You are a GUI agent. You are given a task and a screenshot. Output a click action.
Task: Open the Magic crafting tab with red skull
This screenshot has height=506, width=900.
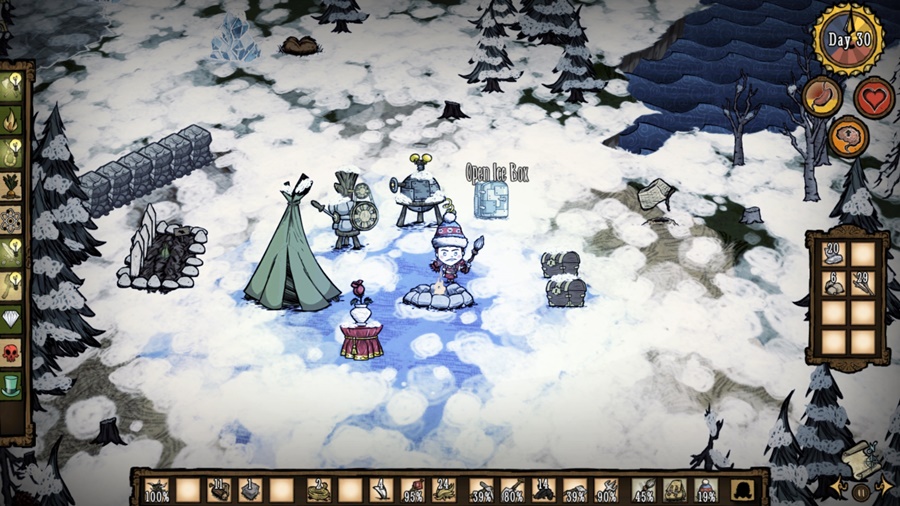point(11,352)
